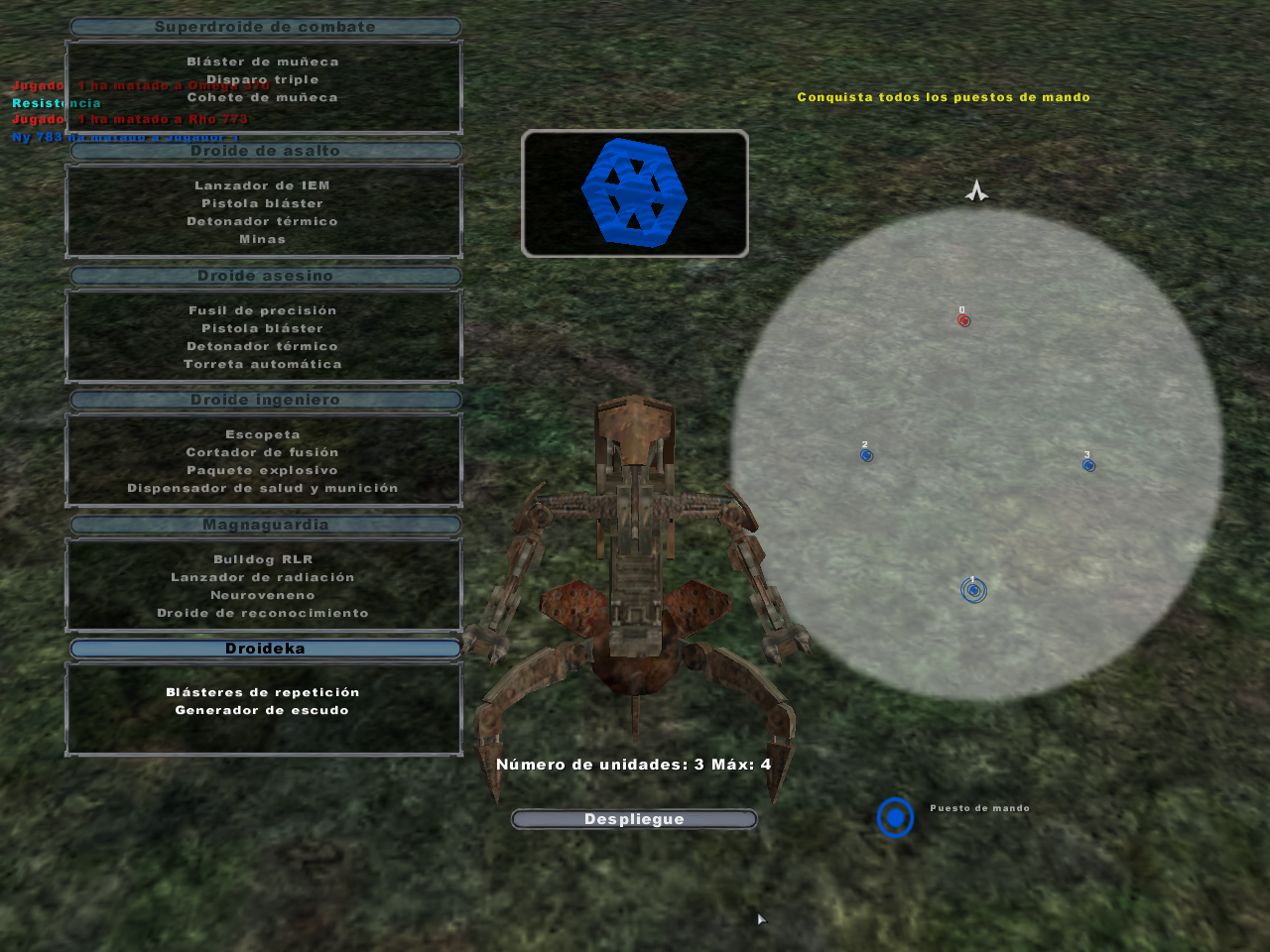This screenshot has height=952, width=1270.
Task: Click the circled command post at minimap bottom
Action: [973, 589]
